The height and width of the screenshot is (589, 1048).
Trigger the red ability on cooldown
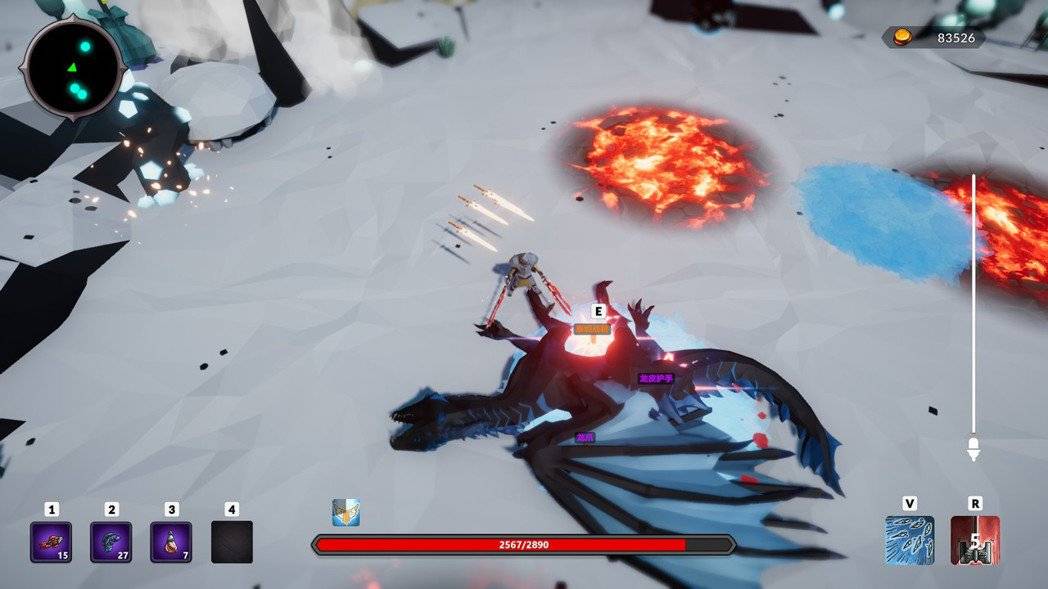975,540
